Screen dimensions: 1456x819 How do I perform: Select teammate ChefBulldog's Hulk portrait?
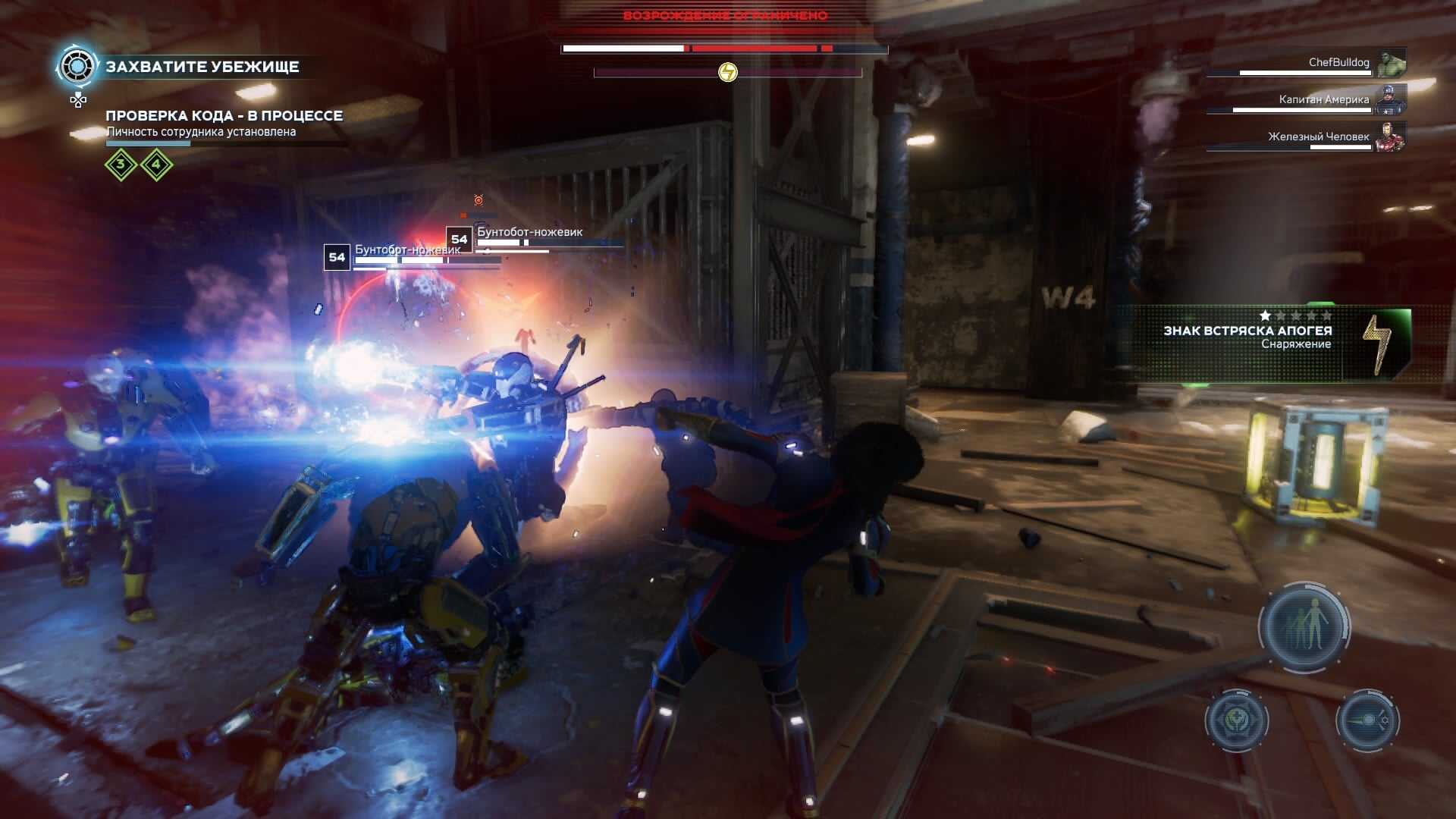[x=1392, y=63]
